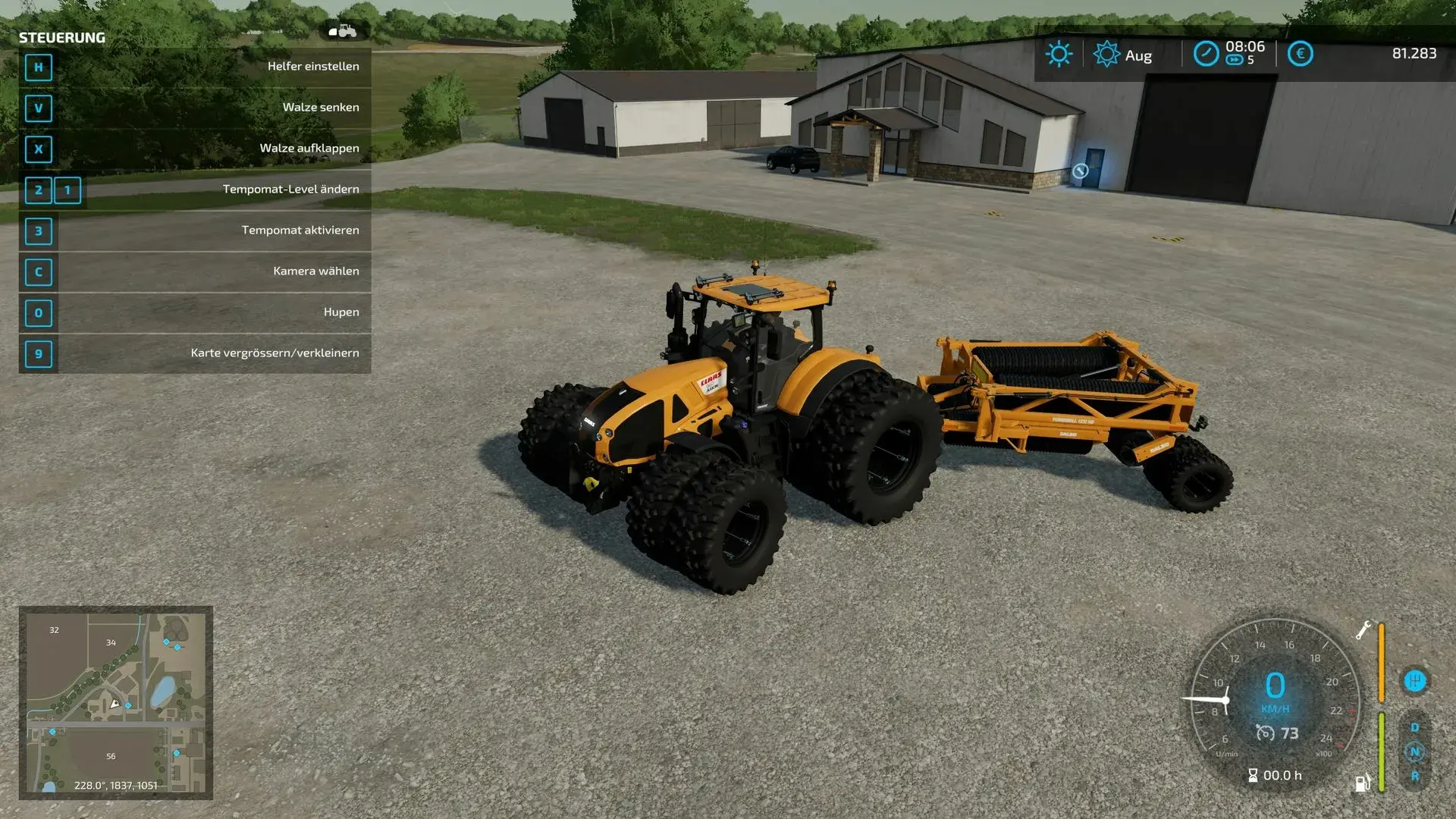Click the STEUERUNG panel header
The height and width of the screenshot is (819, 1456).
62,36
